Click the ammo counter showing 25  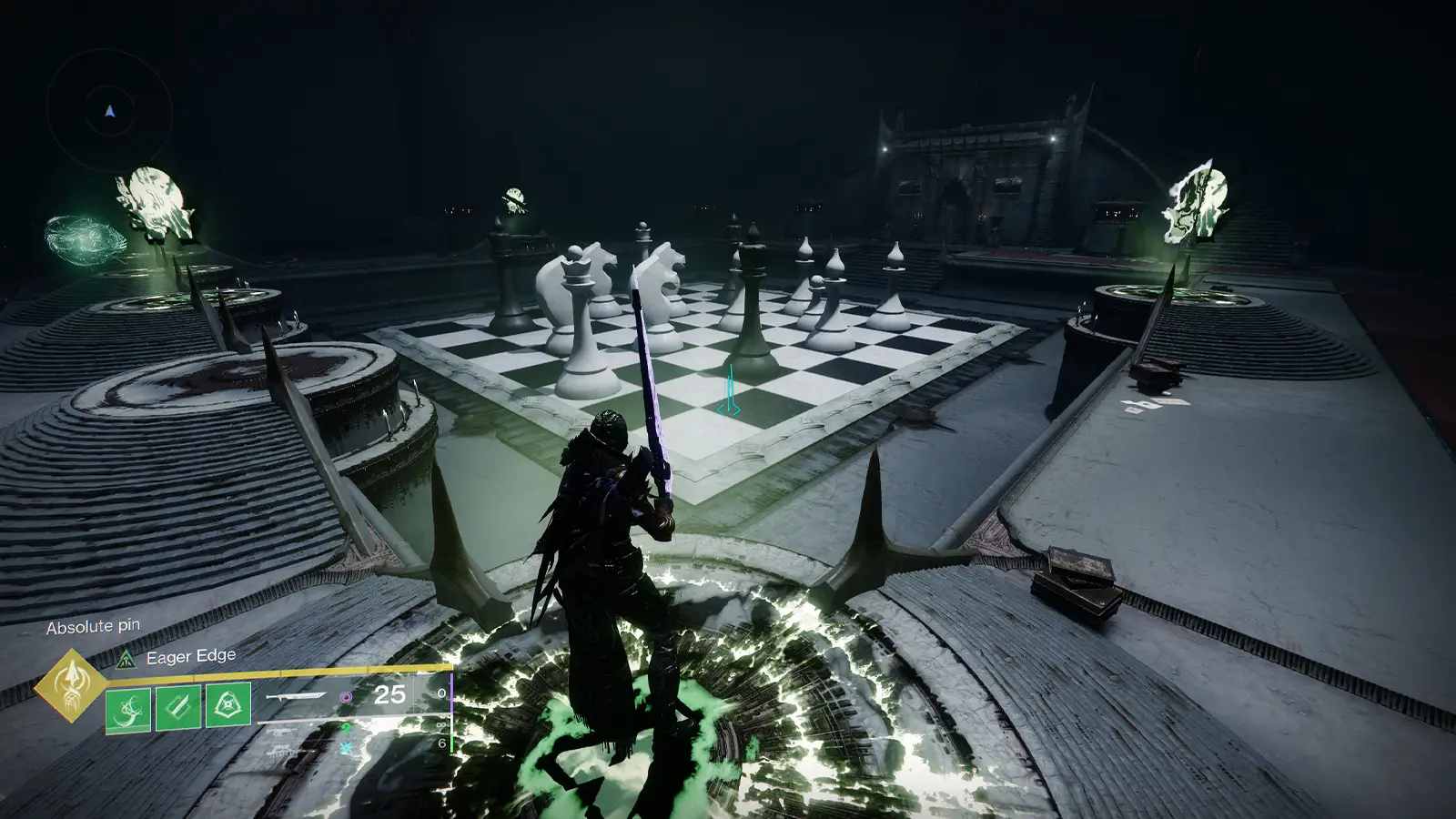[389, 694]
